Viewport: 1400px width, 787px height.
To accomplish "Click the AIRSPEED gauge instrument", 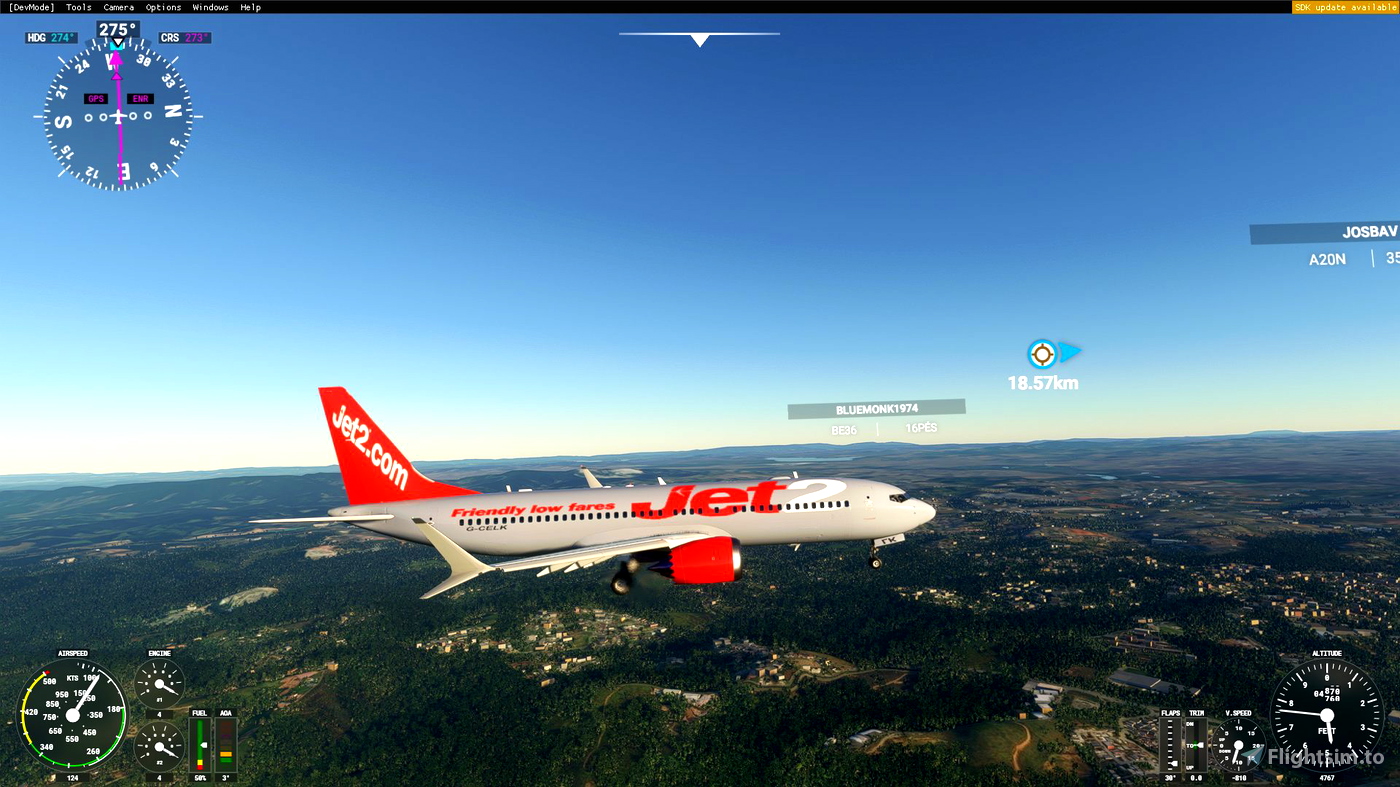I will [x=71, y=715].
